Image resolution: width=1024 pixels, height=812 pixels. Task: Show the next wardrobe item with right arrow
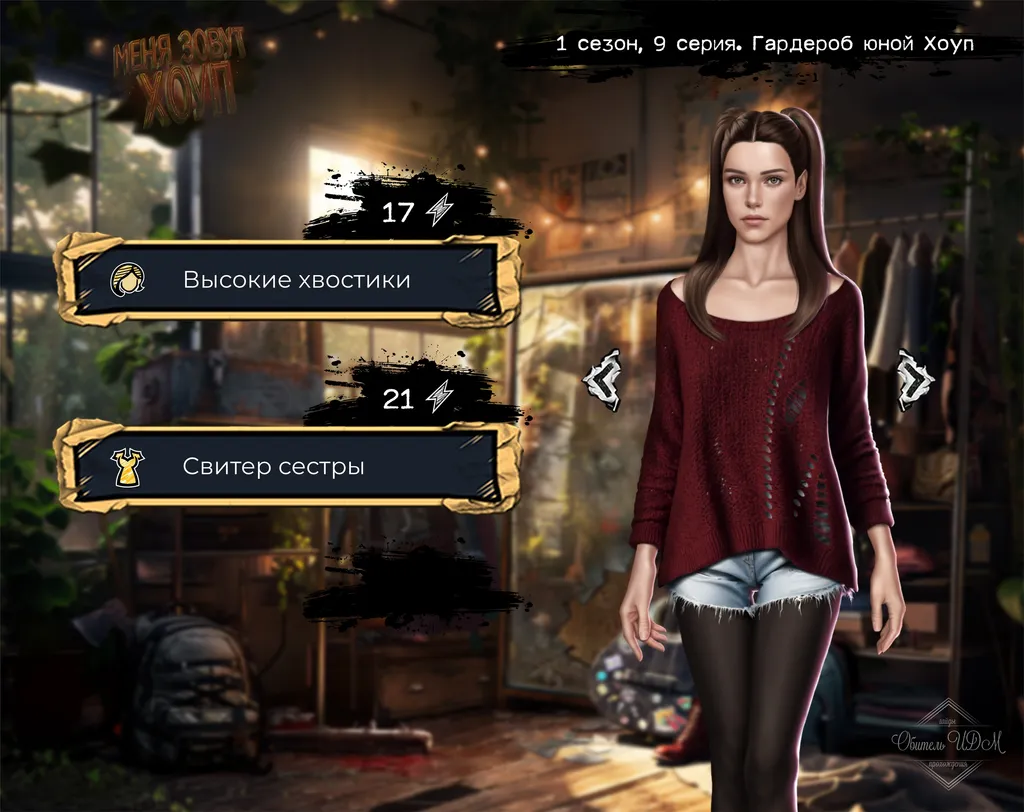pos(914,379)
